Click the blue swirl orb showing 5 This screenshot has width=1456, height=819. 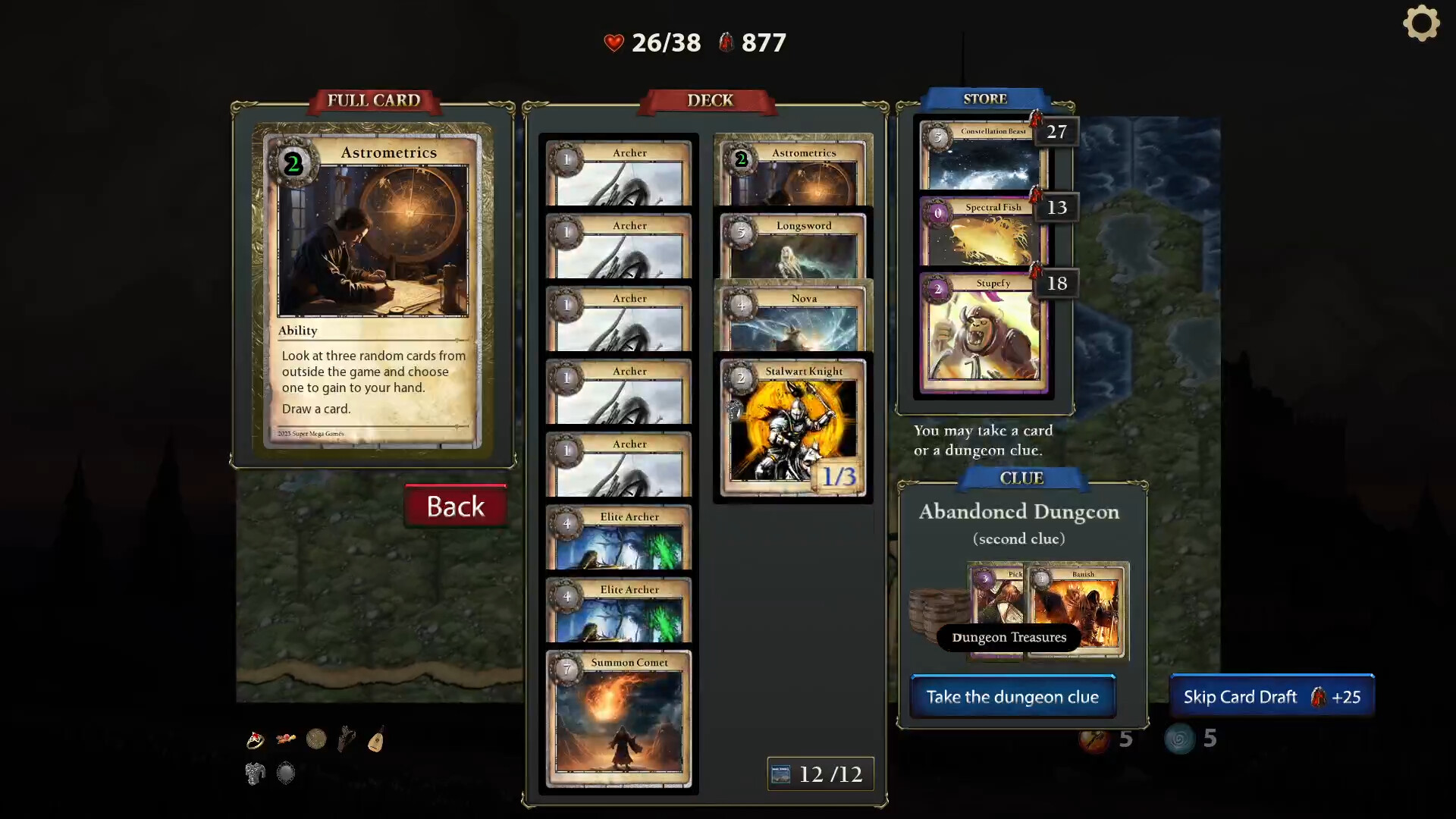[1181, 739]
